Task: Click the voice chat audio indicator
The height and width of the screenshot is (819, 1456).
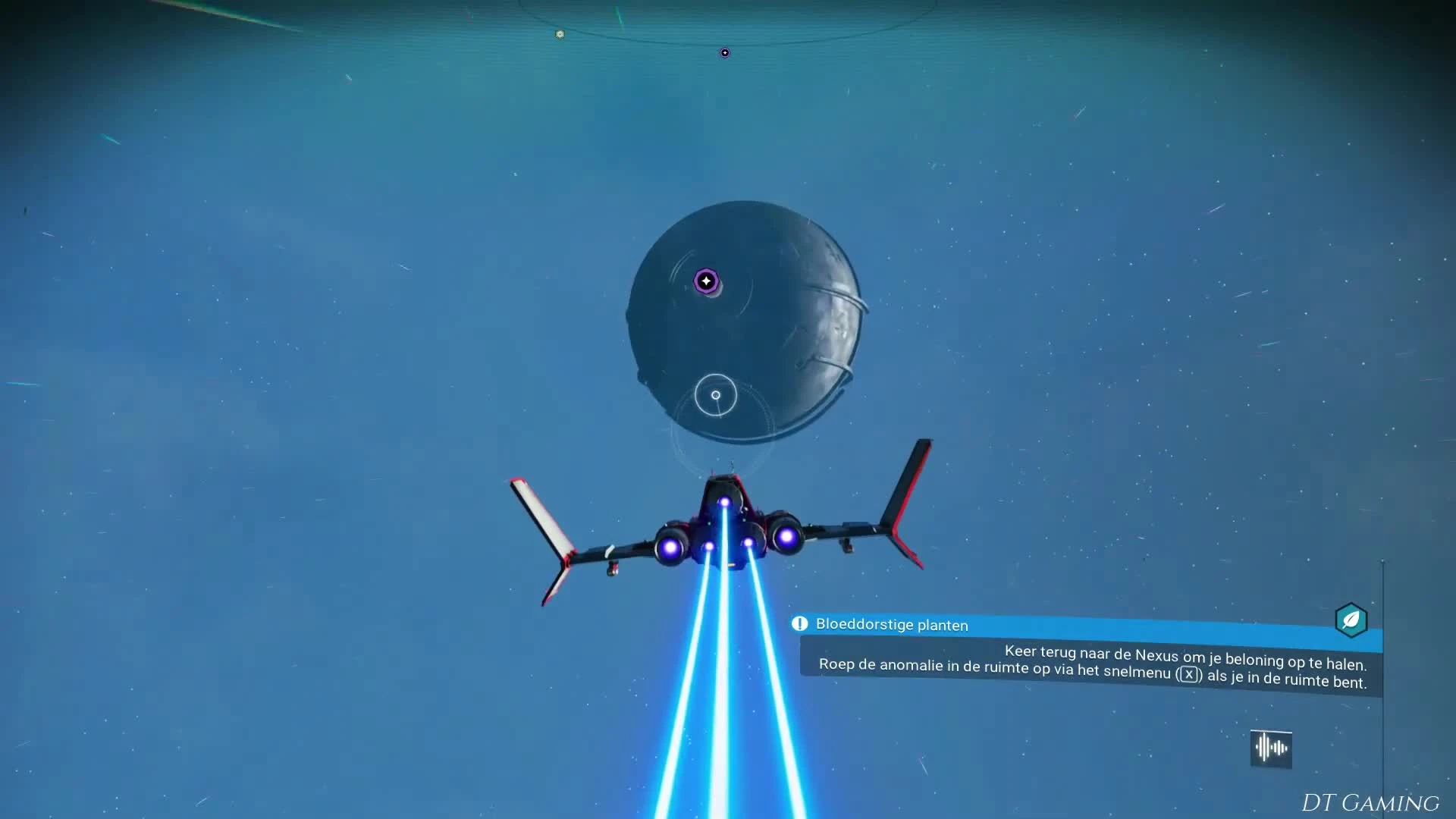Action: 1270,748
